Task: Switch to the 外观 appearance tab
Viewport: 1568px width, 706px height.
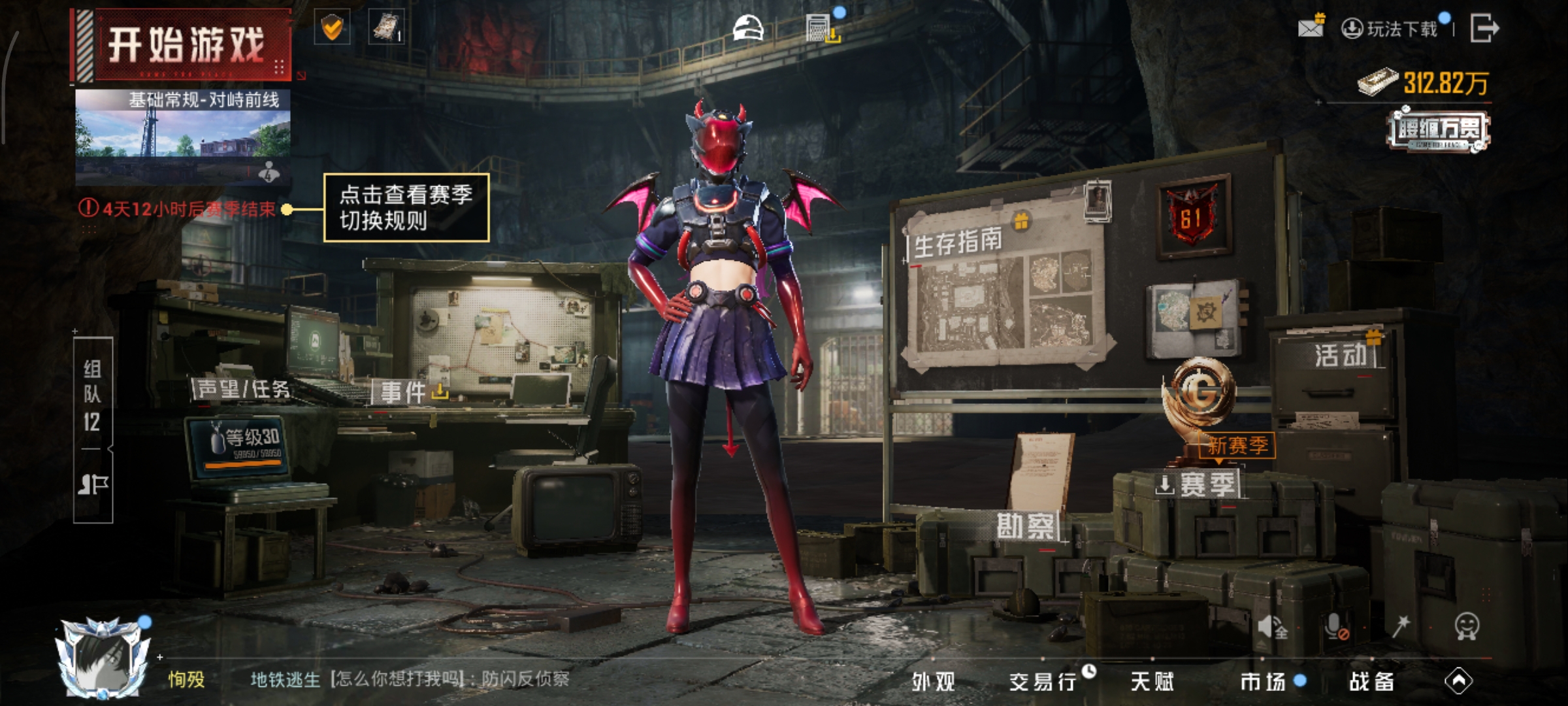Action: pyautogui.click(x=934, y=682)
